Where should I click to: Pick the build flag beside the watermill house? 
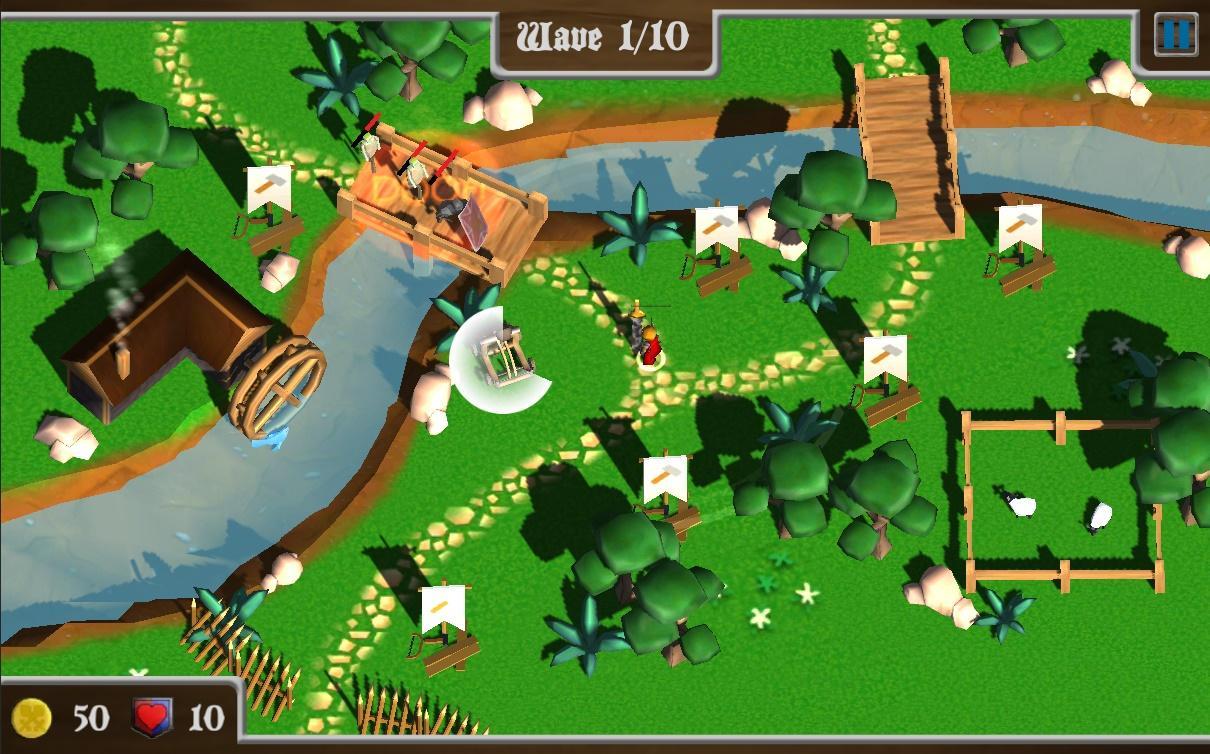270,205
